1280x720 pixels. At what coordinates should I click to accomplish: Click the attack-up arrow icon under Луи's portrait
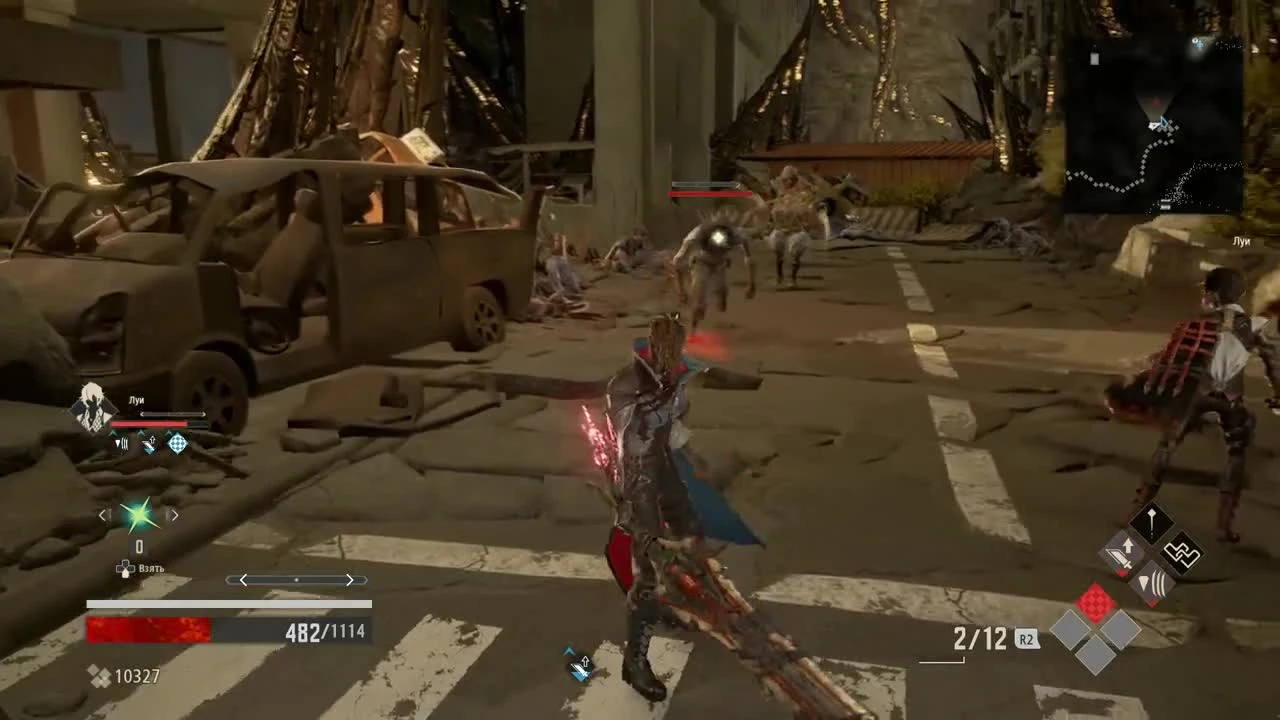[149, 442]
